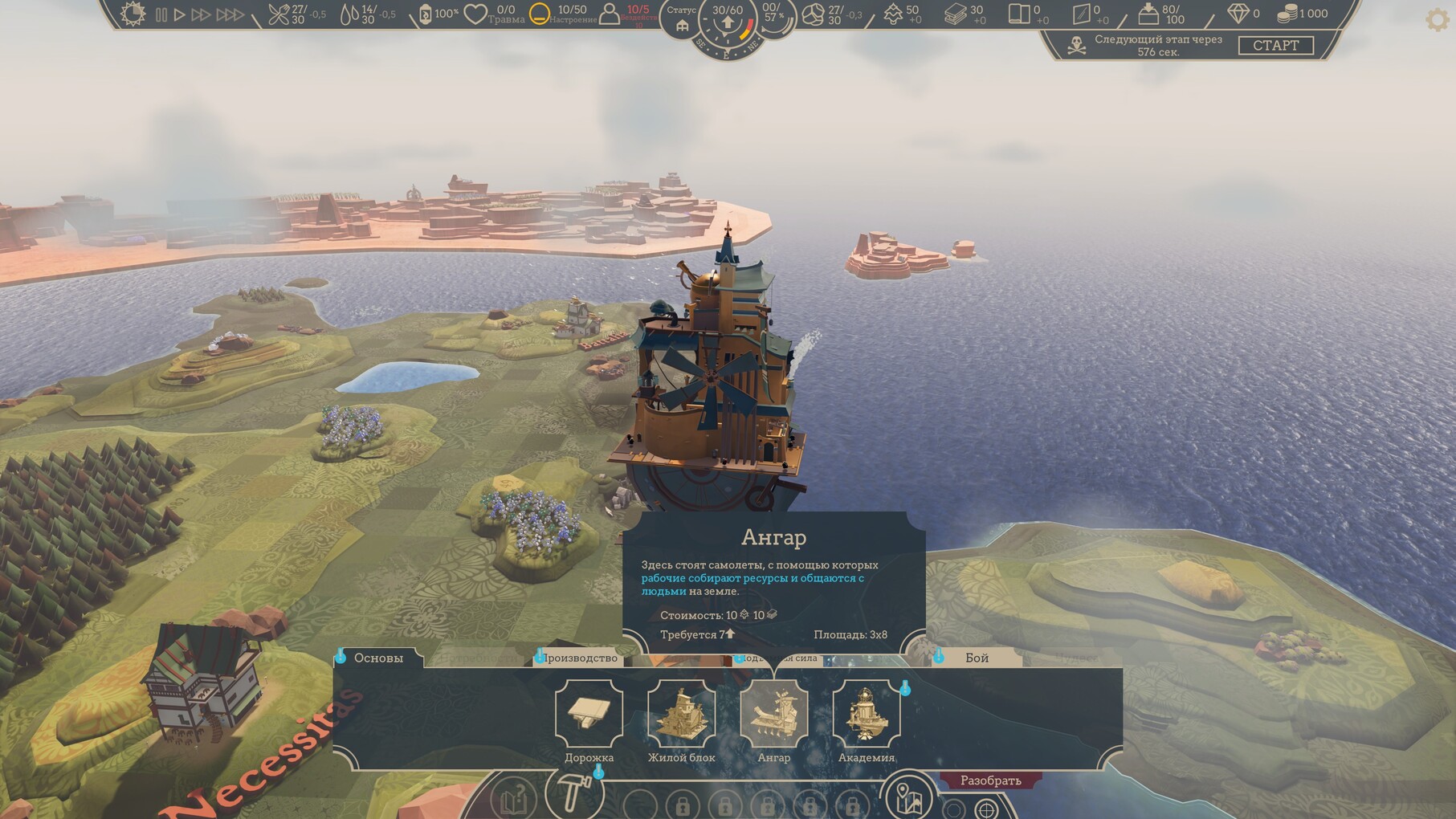
Task: Pick the Академия building
Action: pyautogui.click(x=866, y=714)
